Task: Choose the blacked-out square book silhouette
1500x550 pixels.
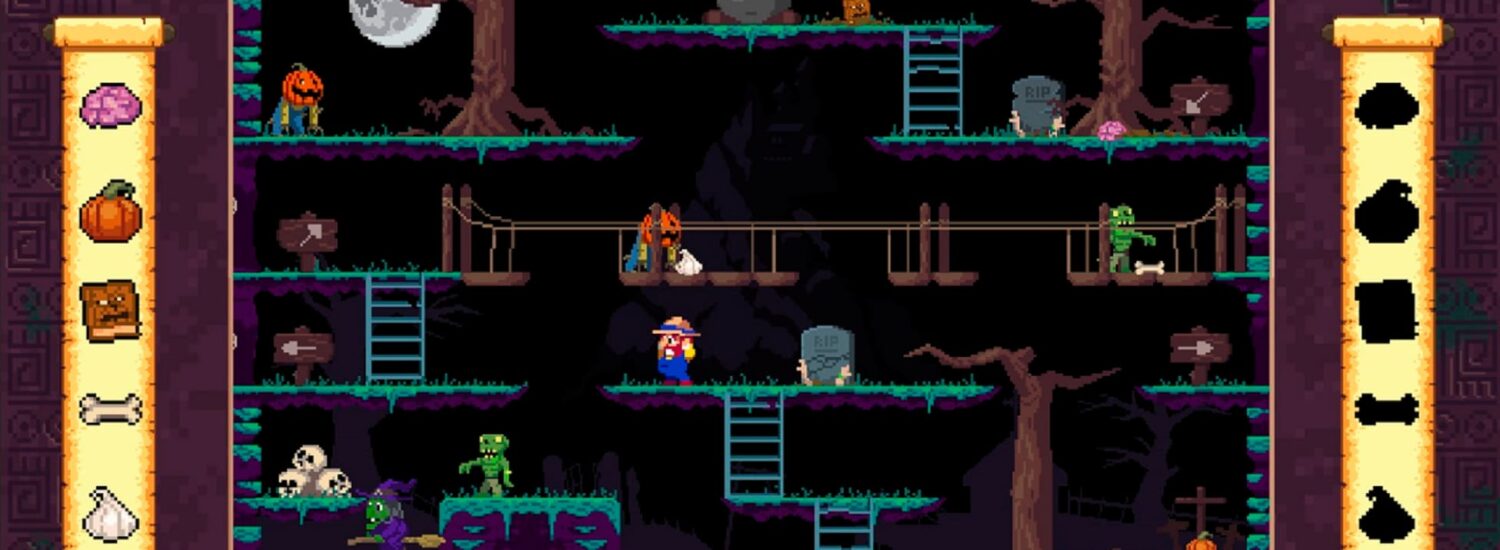Action: 1387,311
